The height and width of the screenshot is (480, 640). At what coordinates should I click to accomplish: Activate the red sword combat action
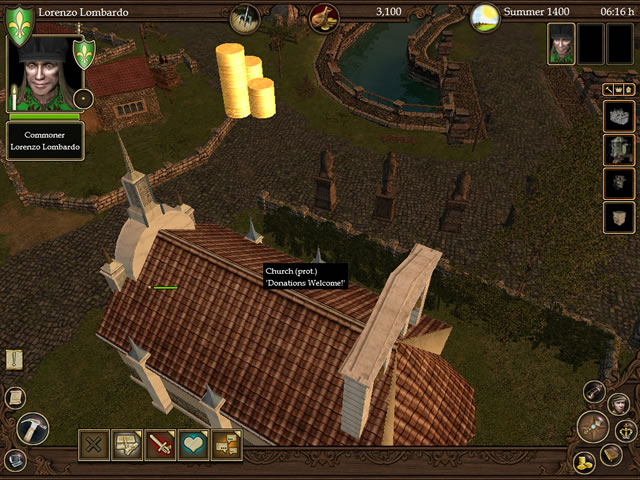161,443
